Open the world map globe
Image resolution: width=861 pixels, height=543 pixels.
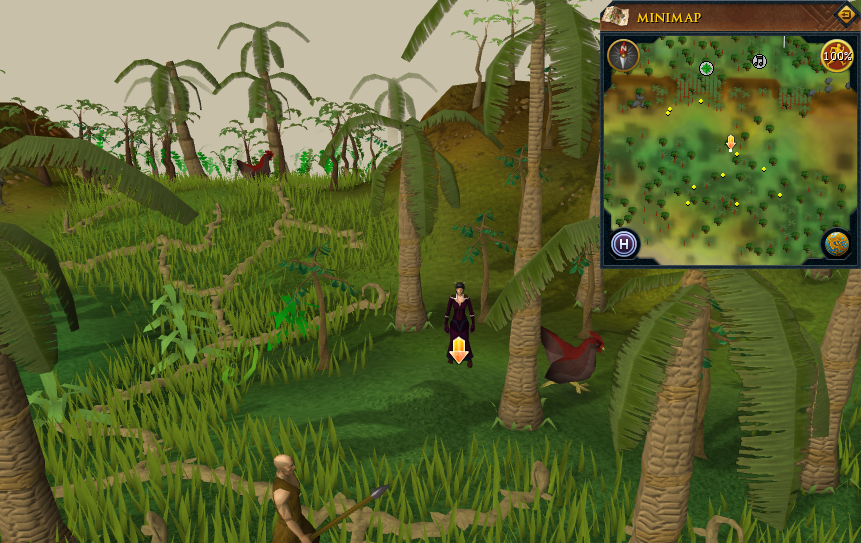836,243
